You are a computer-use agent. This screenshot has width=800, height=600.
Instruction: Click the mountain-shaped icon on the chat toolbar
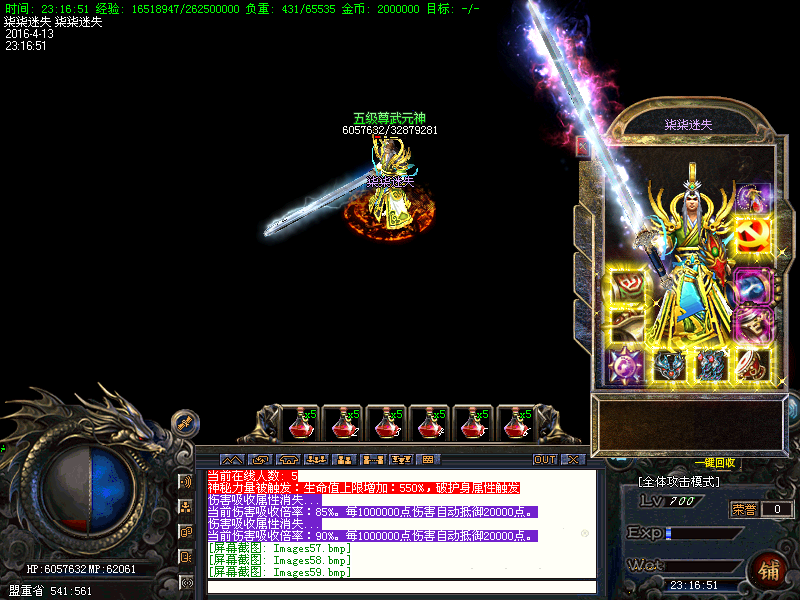pos(231,460)
